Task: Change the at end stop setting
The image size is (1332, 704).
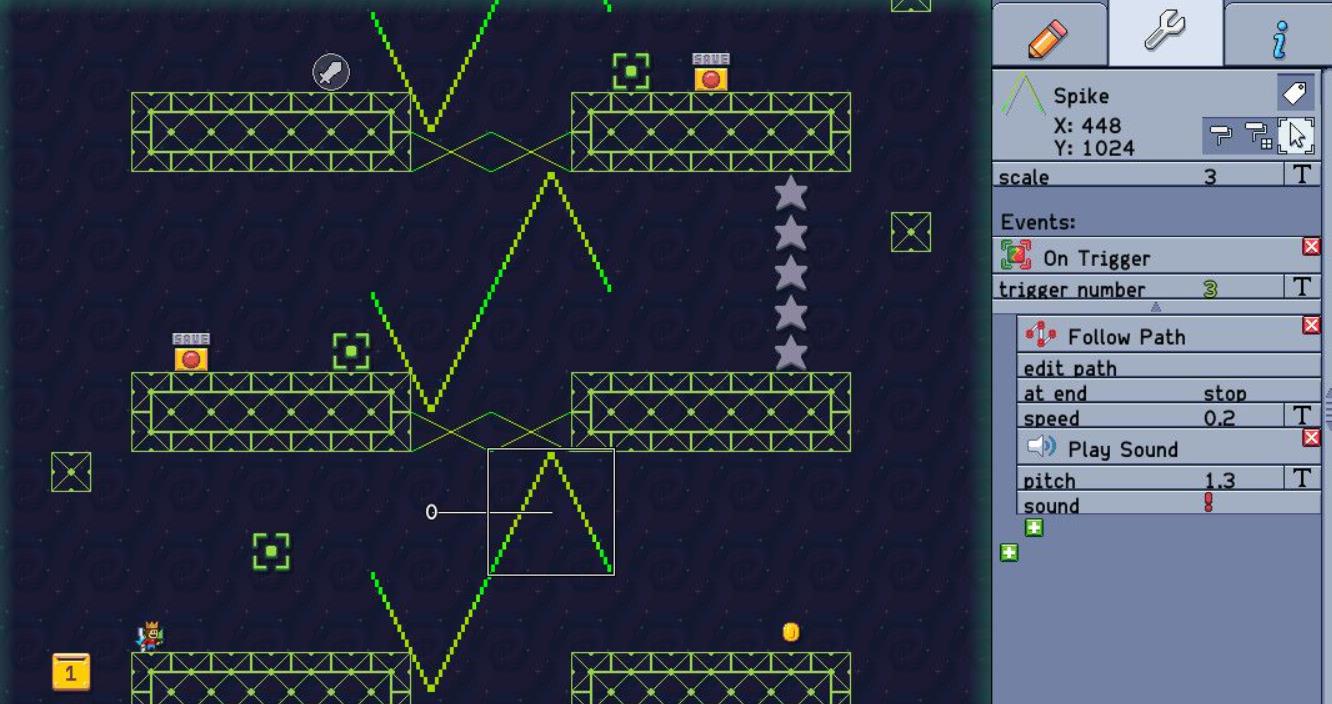Action: (1224, 393)
